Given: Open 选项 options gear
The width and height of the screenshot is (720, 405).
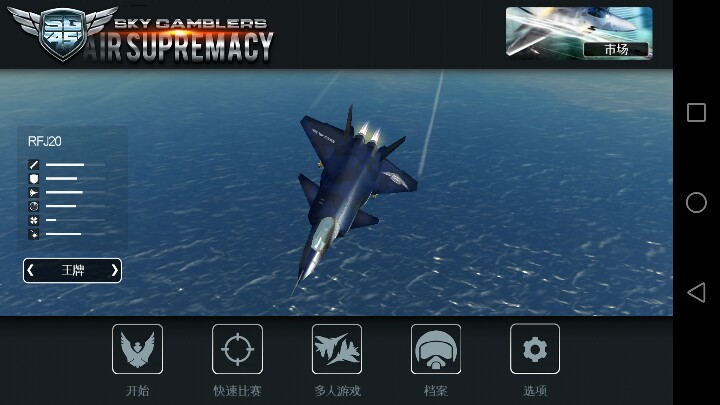Looking at the screenshot, I should (535, 350).
